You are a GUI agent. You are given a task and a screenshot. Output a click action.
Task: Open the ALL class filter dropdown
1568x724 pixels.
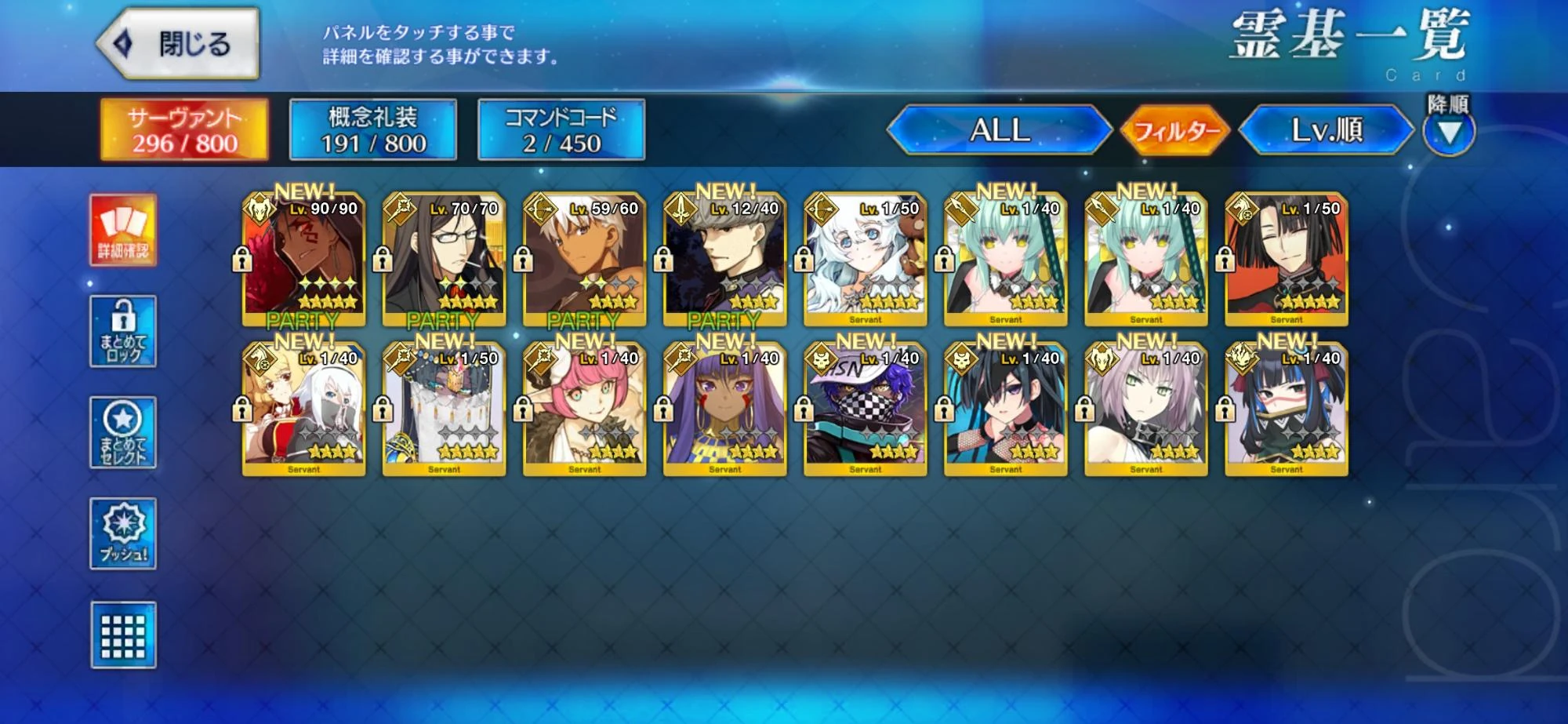1001,133
